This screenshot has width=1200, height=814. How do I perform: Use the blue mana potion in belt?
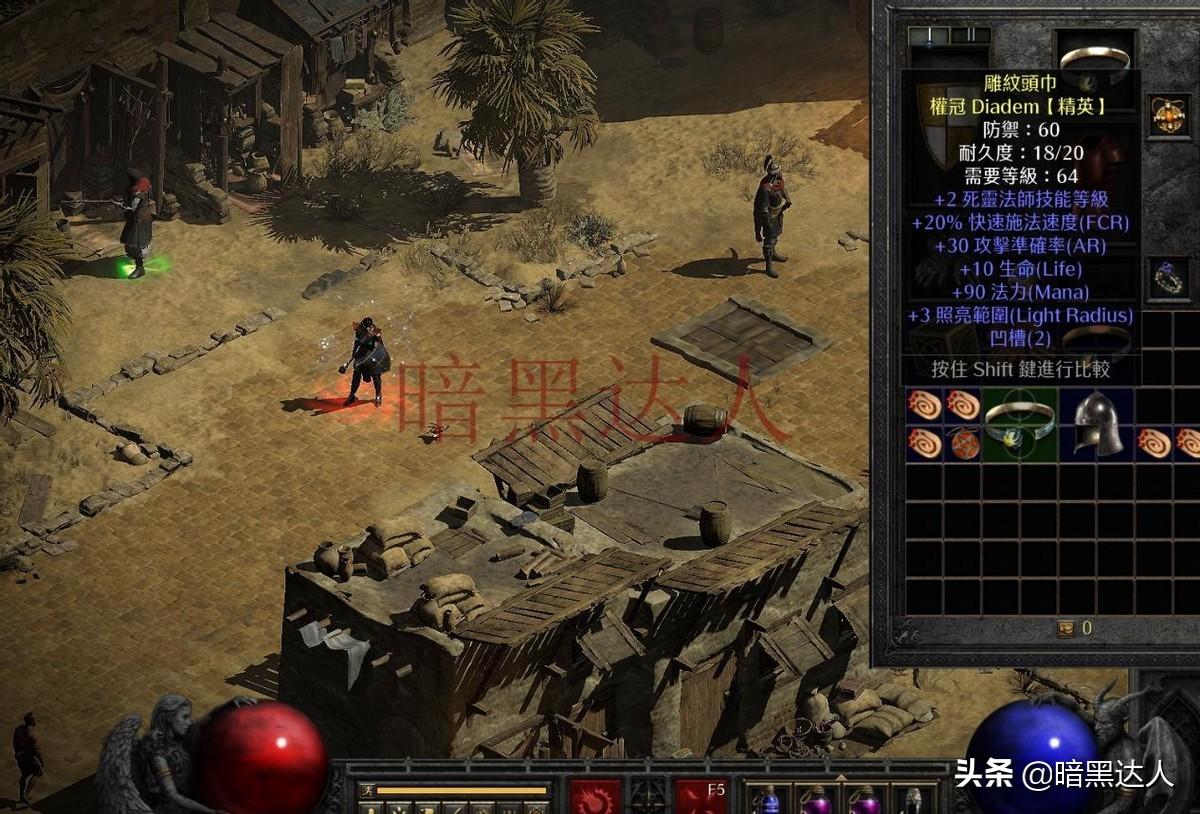point(771,800)
